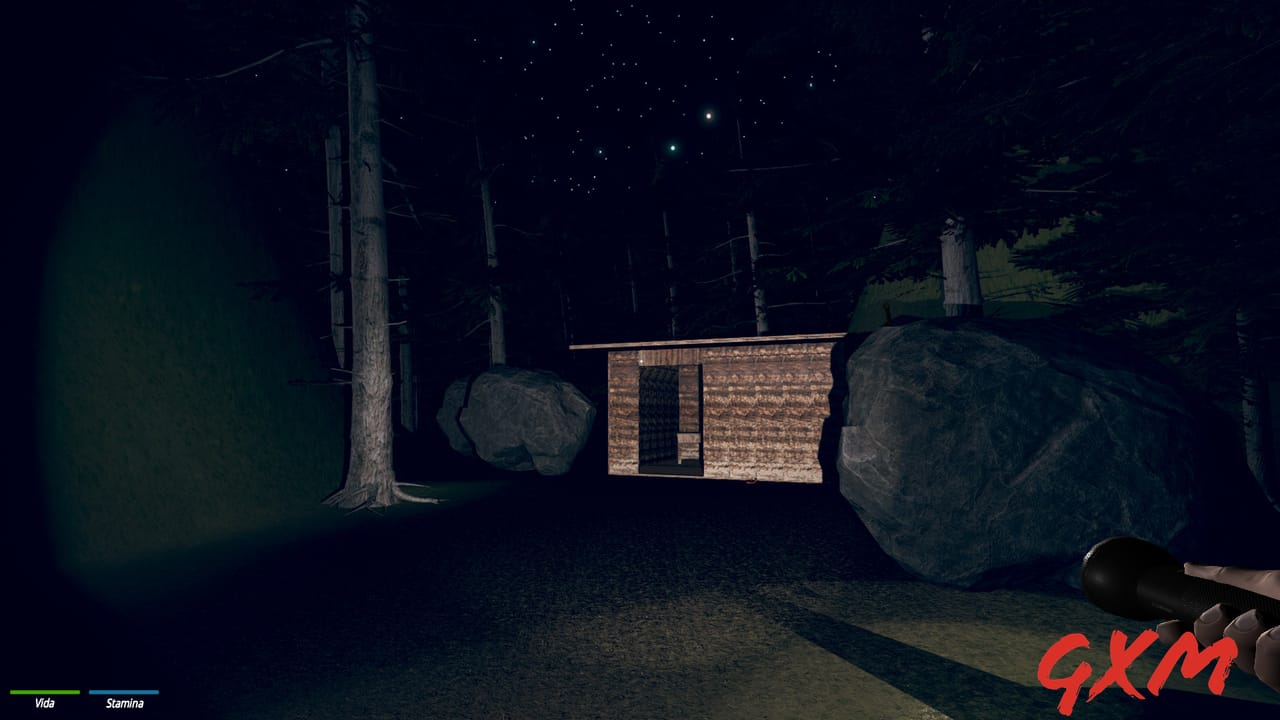Click the blue Stamina progress bar
Screen dimensions: 1280x720
[x=122, y=691]
